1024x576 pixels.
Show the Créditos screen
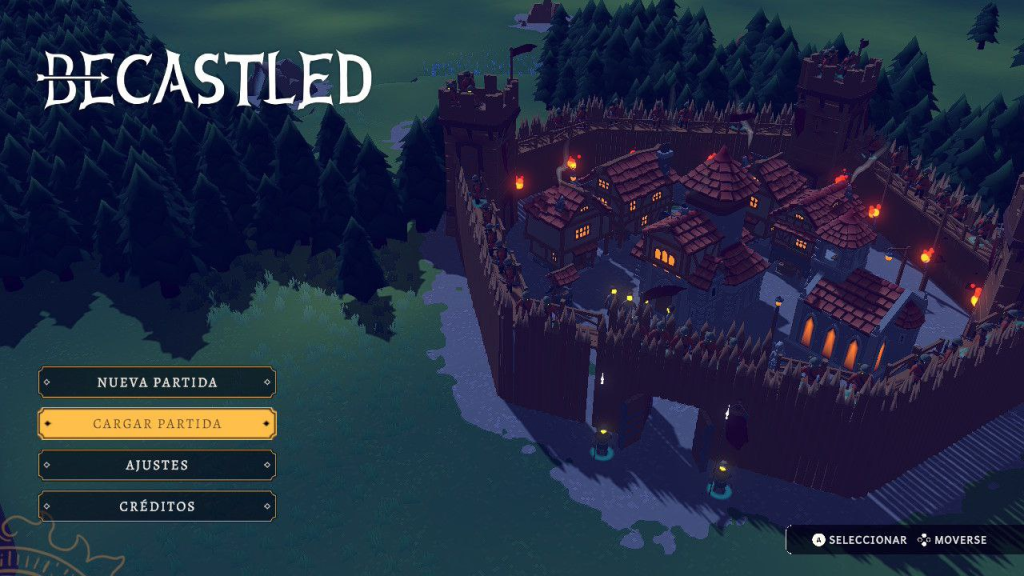(157, 506)
